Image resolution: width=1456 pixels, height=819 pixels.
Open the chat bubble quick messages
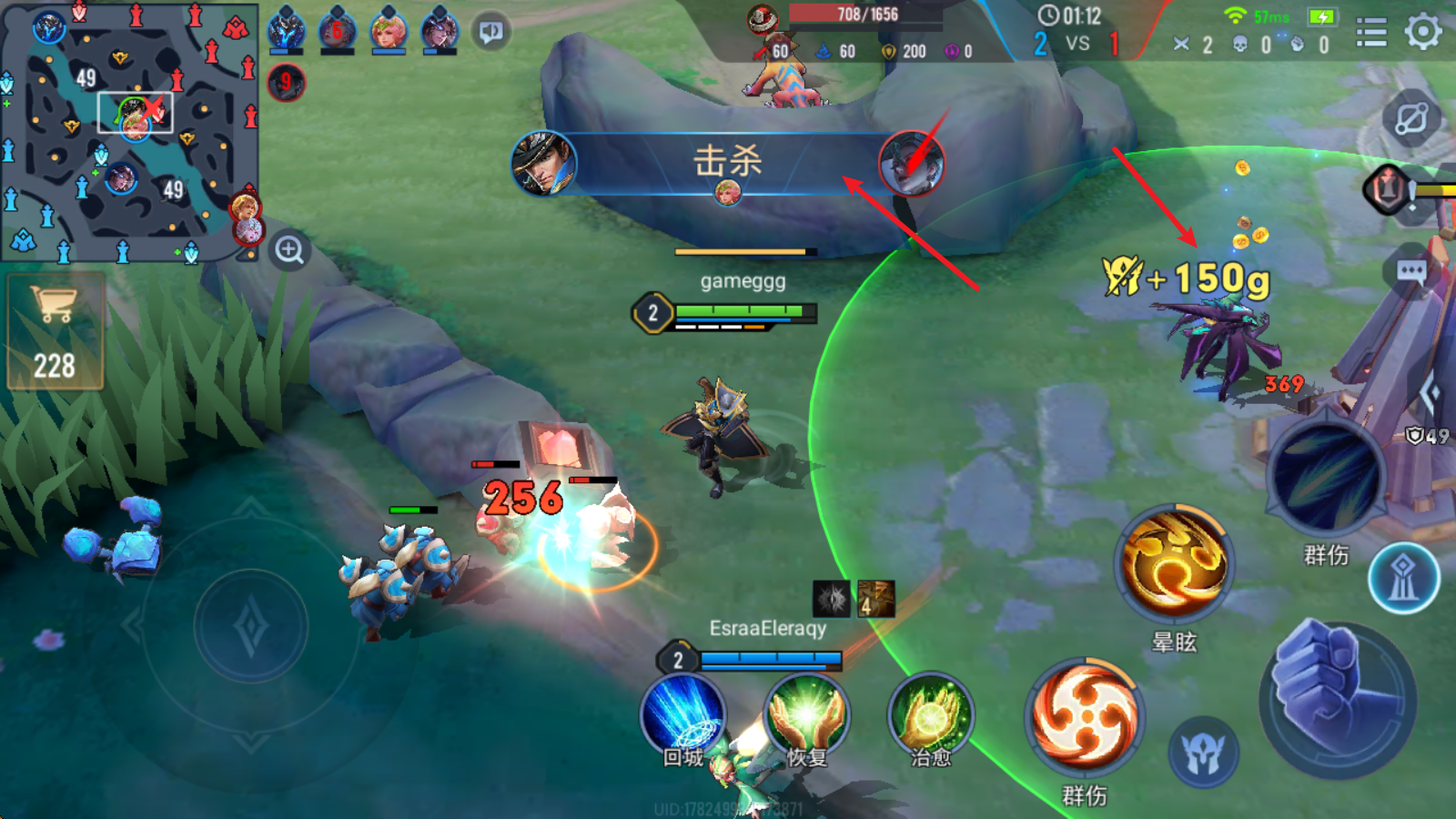1411,272
